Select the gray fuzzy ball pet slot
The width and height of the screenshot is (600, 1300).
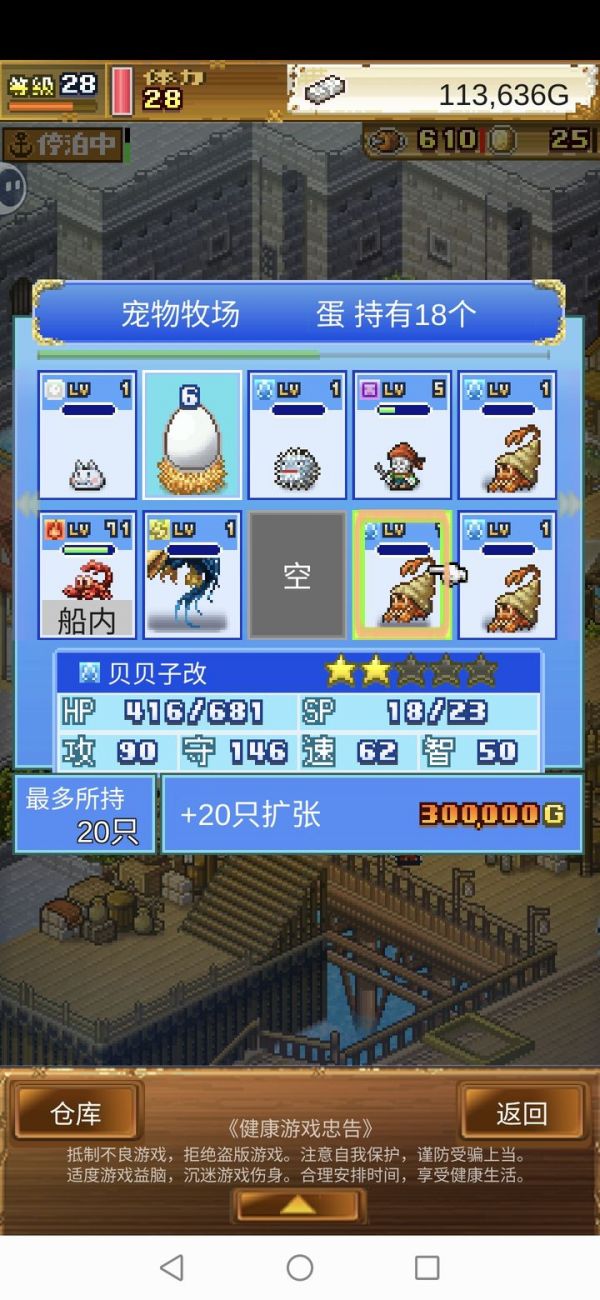[x=297, y=435]
